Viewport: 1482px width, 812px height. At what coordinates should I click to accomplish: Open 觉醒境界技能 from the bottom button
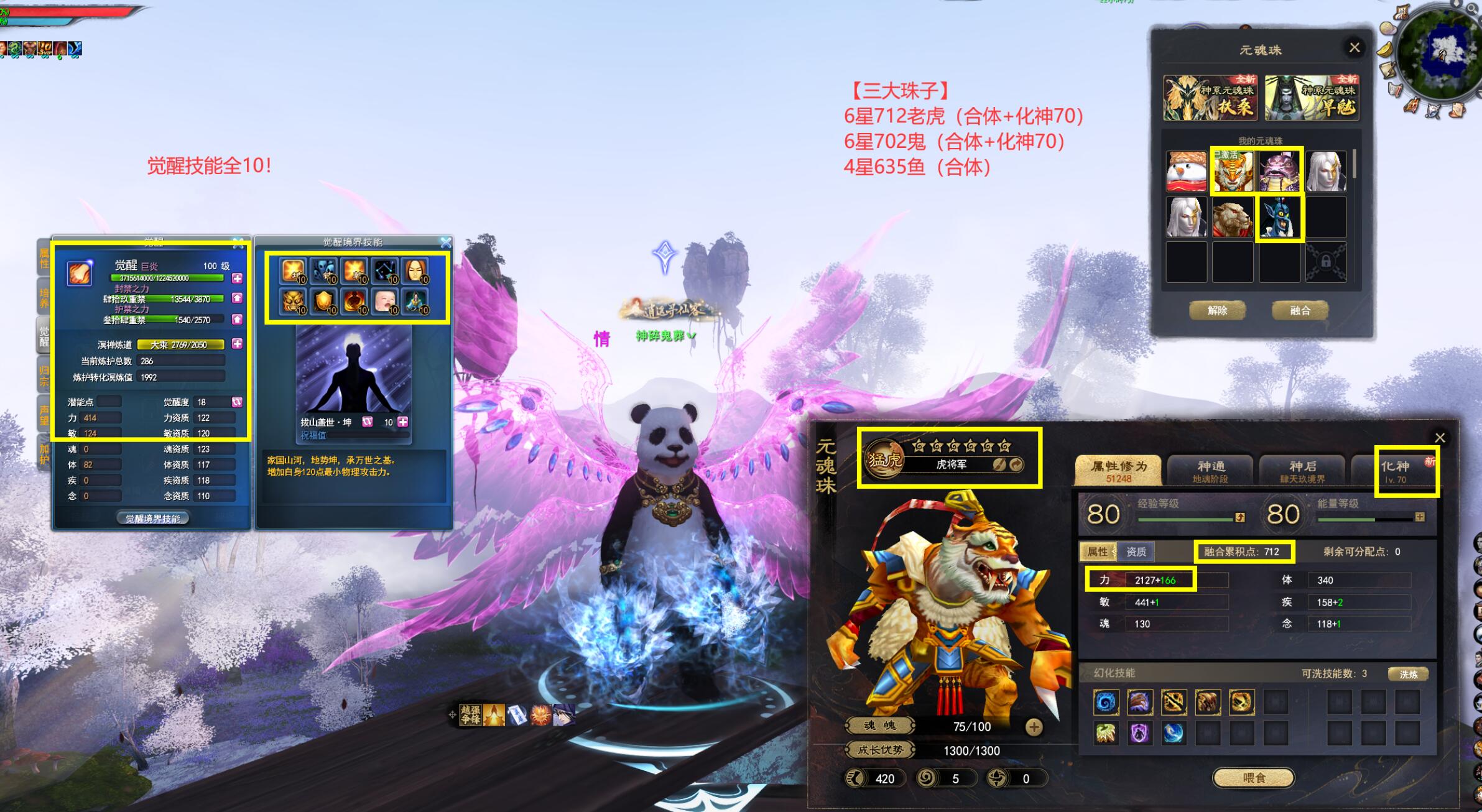click(153, 519)
